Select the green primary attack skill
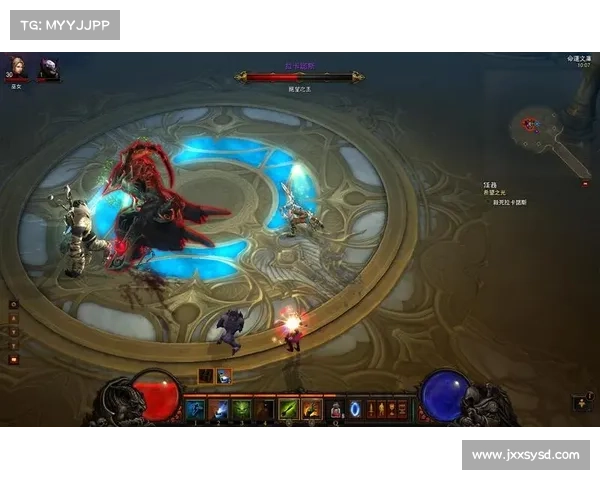Screen dimensions: 600x480 pyautogui.click(x=289, y=409)
